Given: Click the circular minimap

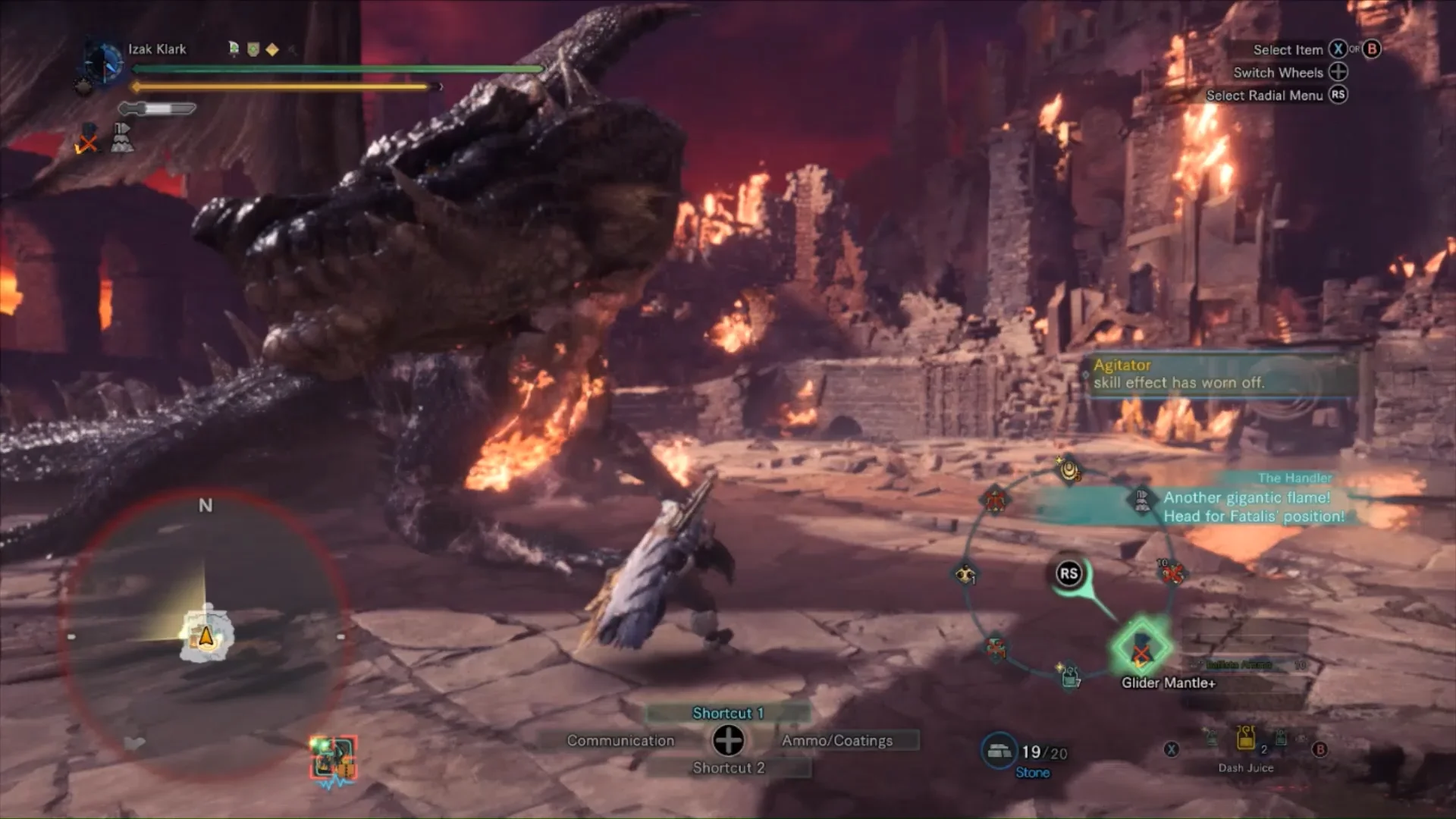Looking at the screenshot, I should pyautogui.click(x=205, y=622).
